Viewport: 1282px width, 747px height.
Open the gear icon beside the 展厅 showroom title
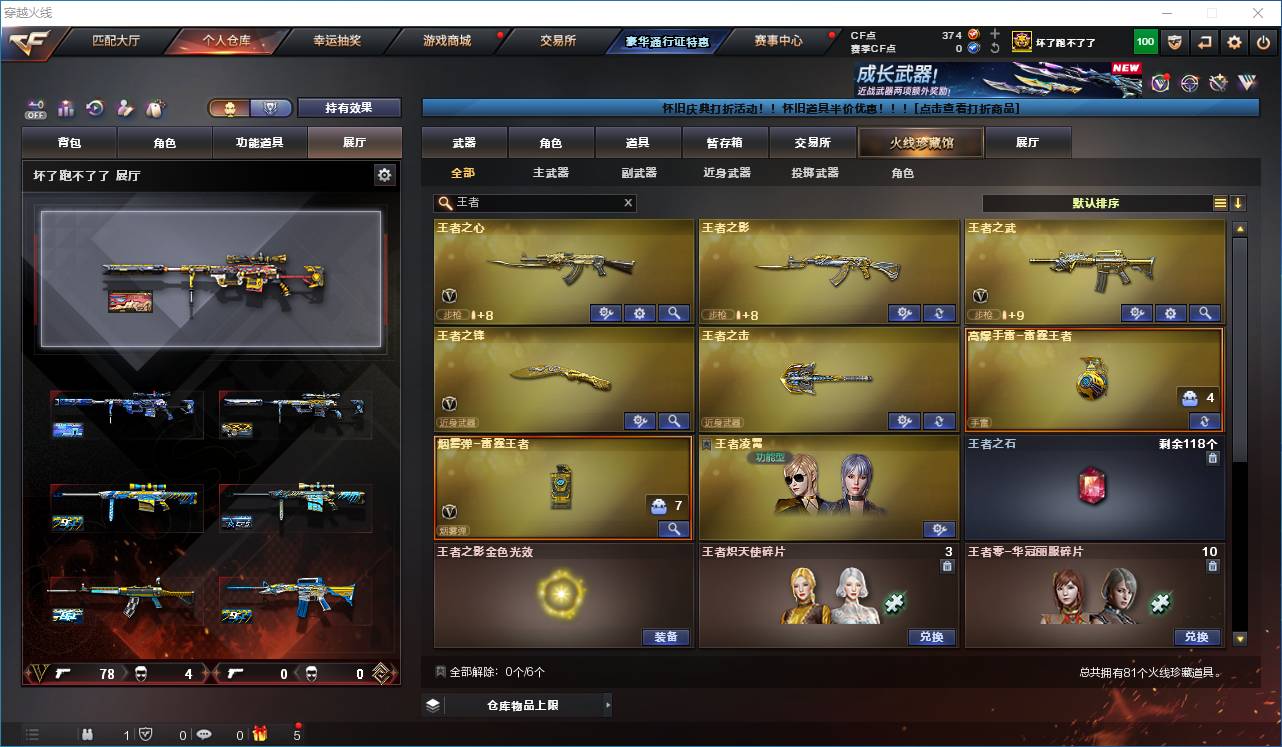pos(384,173)
